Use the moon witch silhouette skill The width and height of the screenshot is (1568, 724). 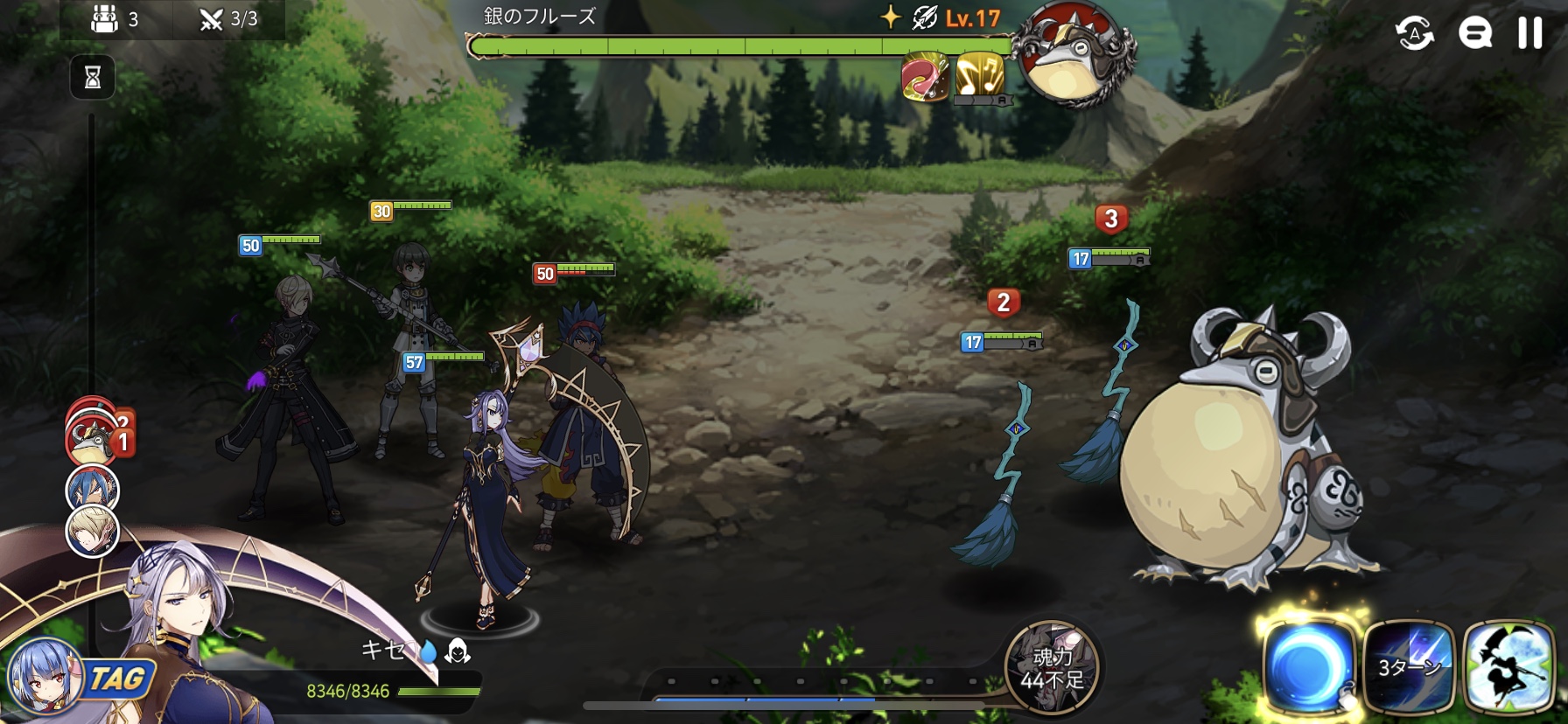(x=1508, y=668)
